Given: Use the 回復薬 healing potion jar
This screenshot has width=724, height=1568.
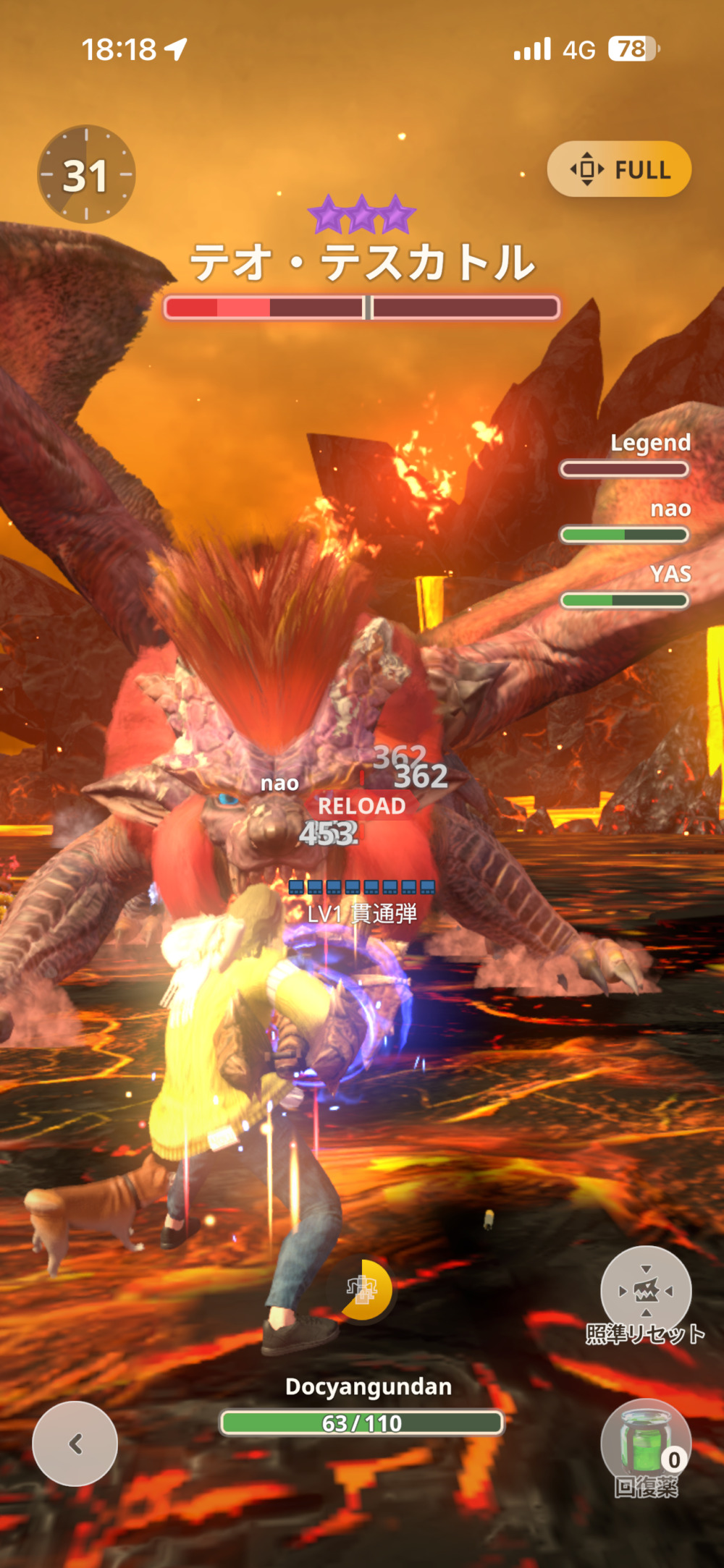Looking at the screenshot, I should 645,1444.
